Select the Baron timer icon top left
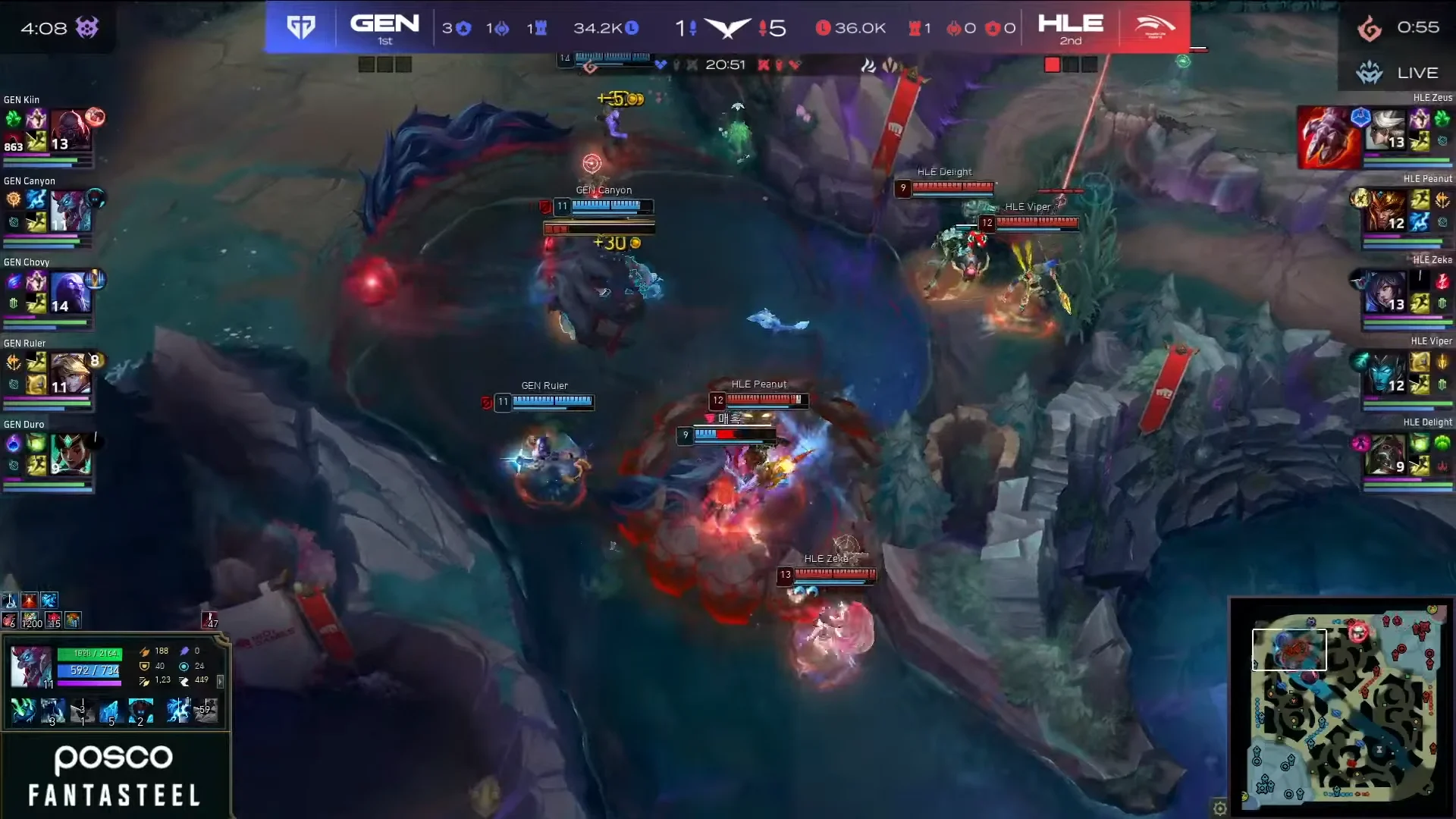The height and width of the screenshot is (819, 1456). 89,27
